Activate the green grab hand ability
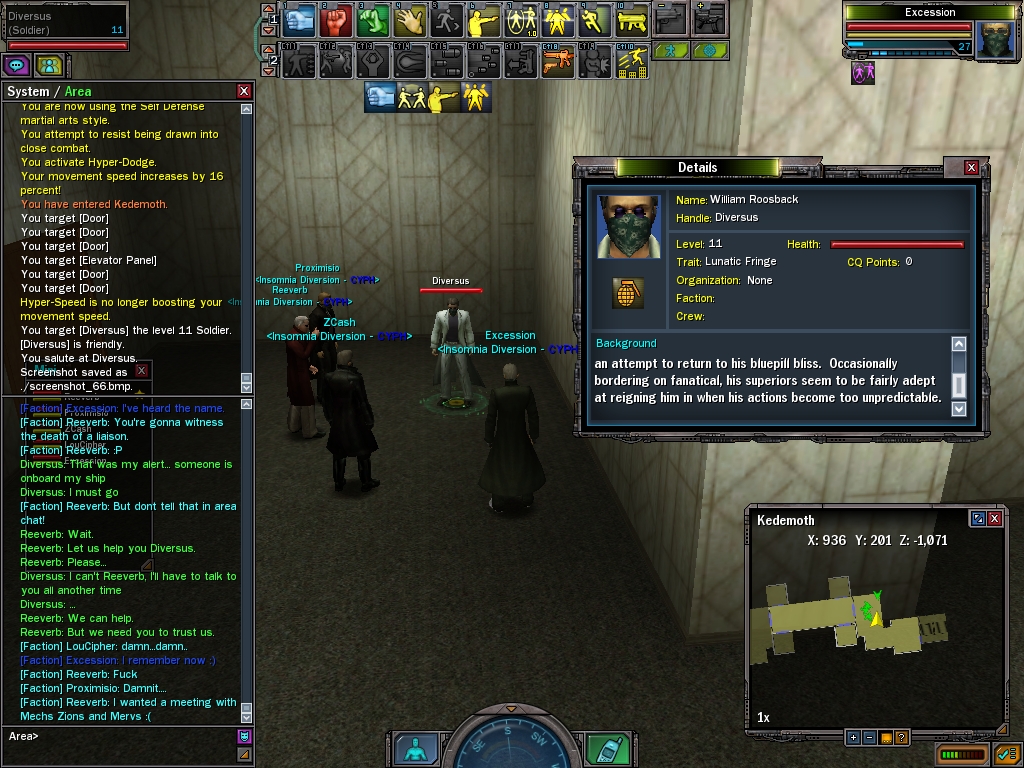Screen dimensions: 1024x768 click(x=374, y=19)
